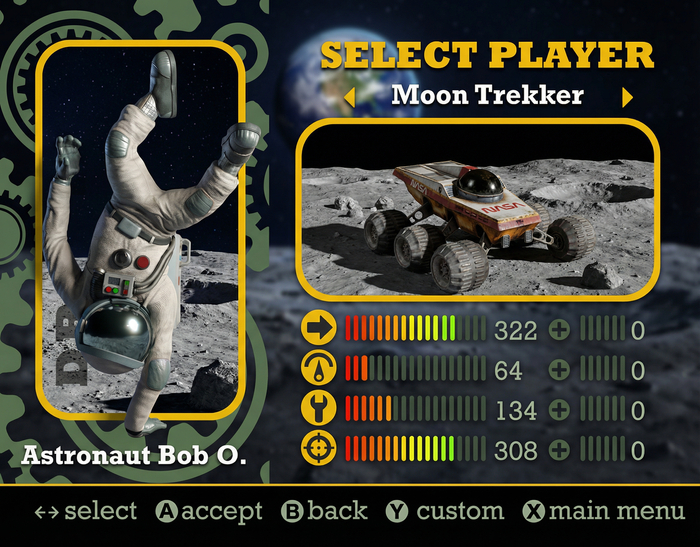Select the Moon Trekker rover preview image

[x=478, y=210]
